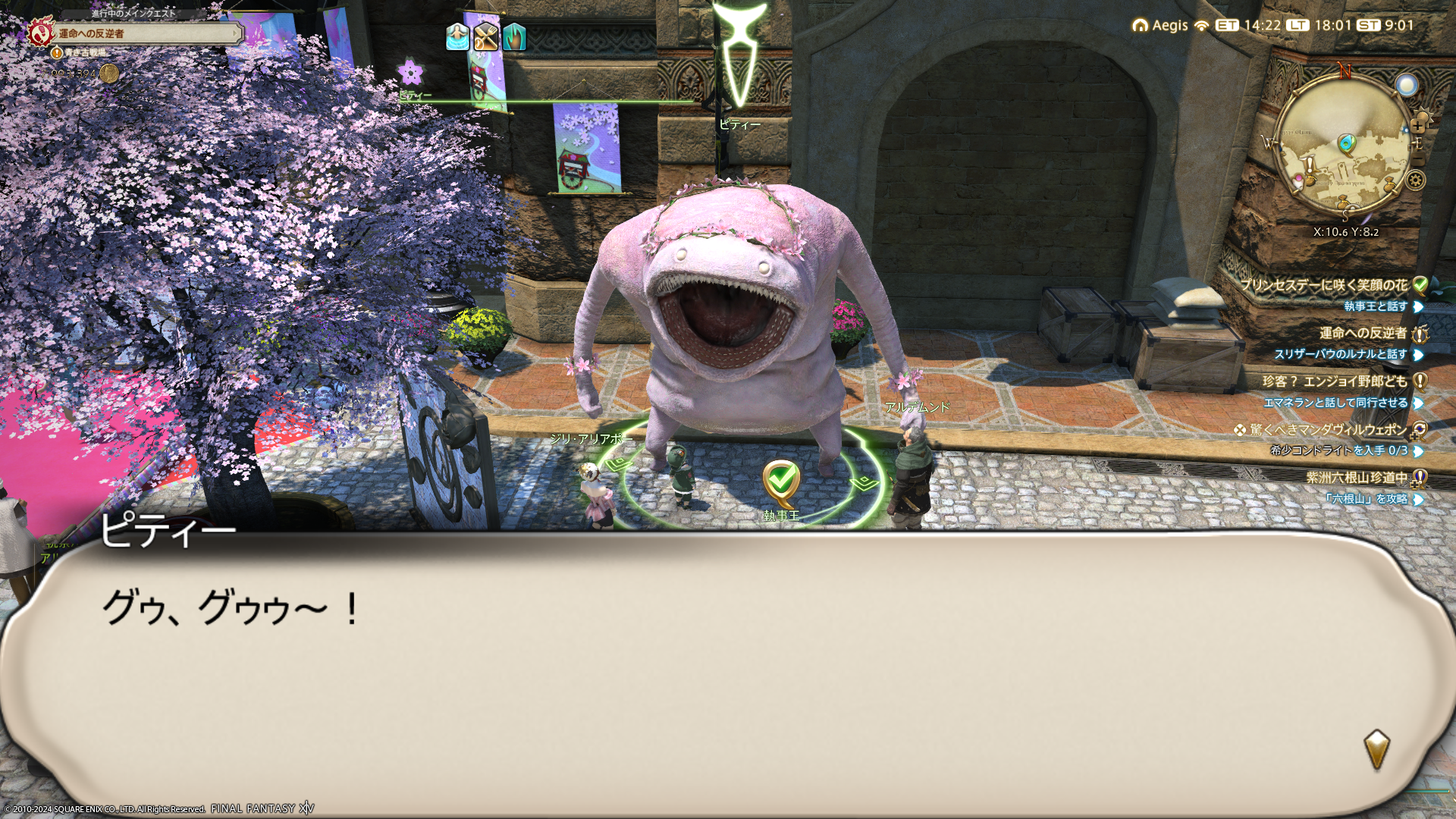The height and width of the screenshot is (819, 1456).
Task: Select 珍客？エンジョイ野郎ども quest entry
Action: [1335, 381]
